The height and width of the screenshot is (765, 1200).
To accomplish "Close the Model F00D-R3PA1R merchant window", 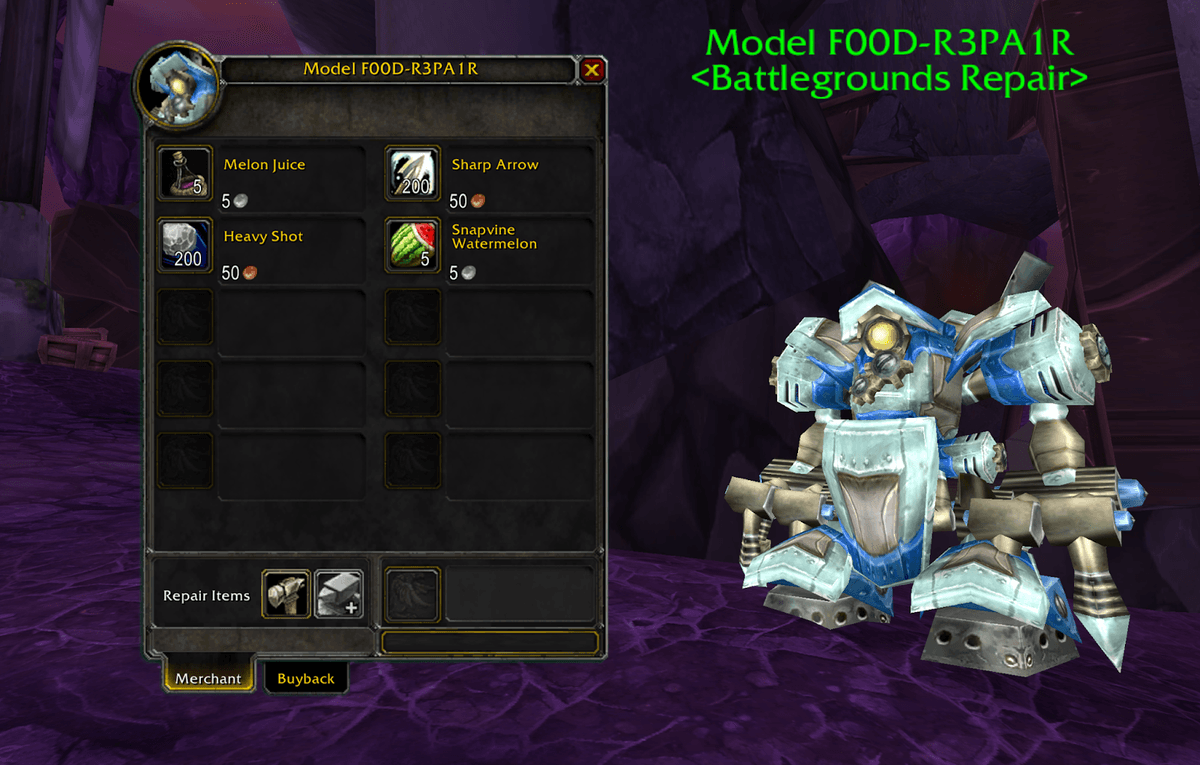I will (592, 70).
